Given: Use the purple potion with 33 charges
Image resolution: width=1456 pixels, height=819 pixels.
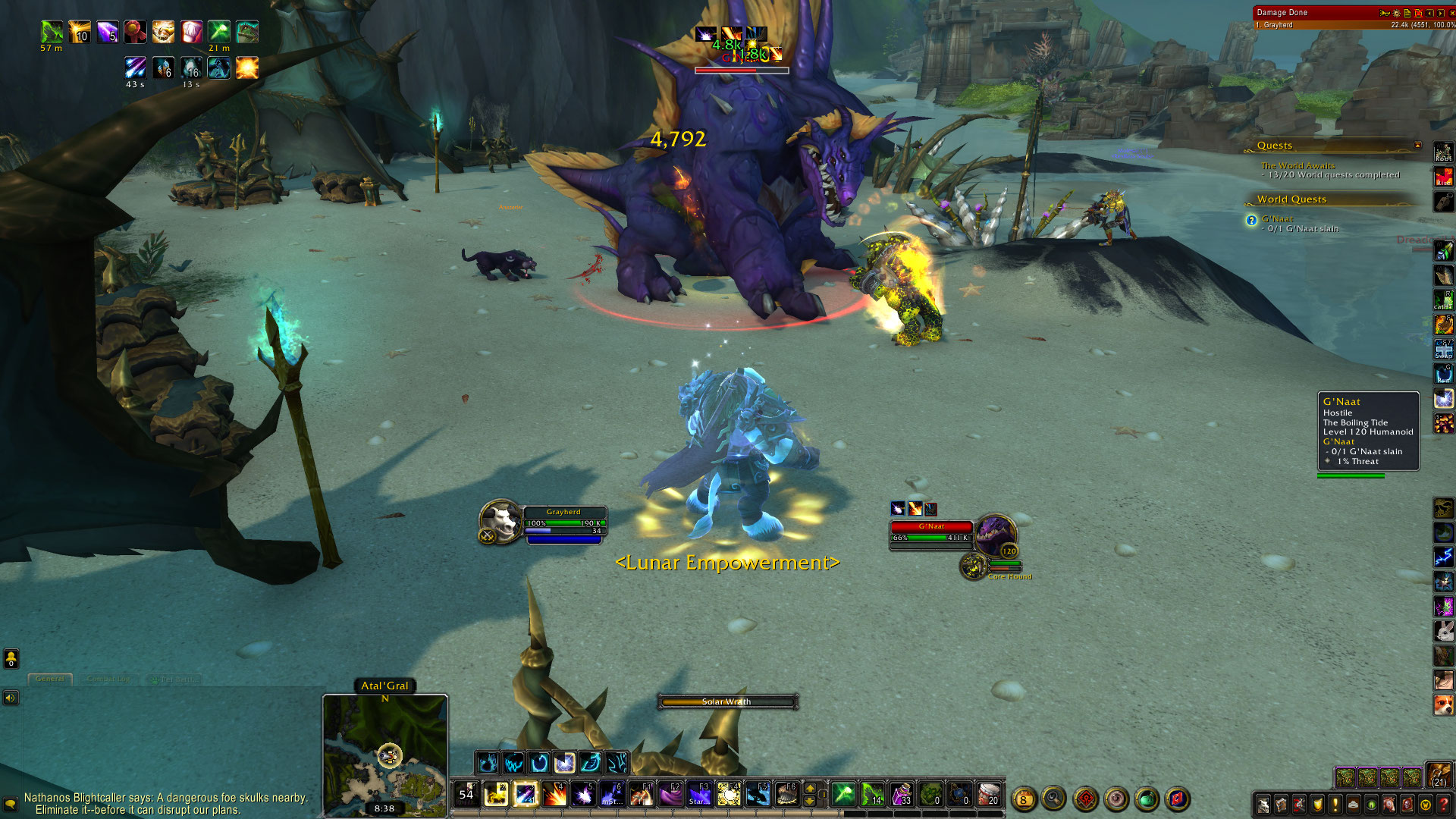Looking at the screenshot, I should tap(901, 794).
